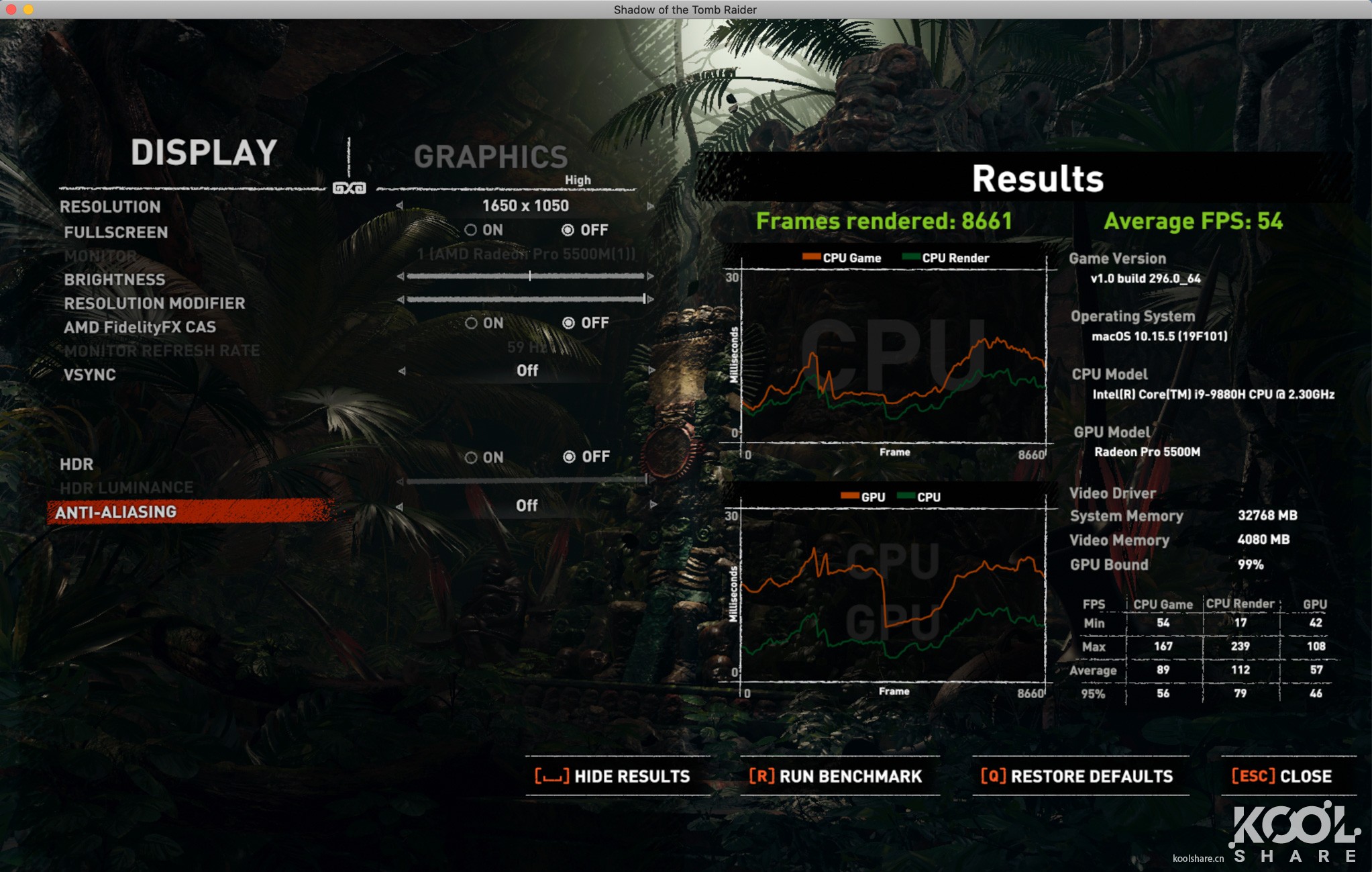Switch to the Graphics tab
The image size is (1372, 872).
coord(490,157)
